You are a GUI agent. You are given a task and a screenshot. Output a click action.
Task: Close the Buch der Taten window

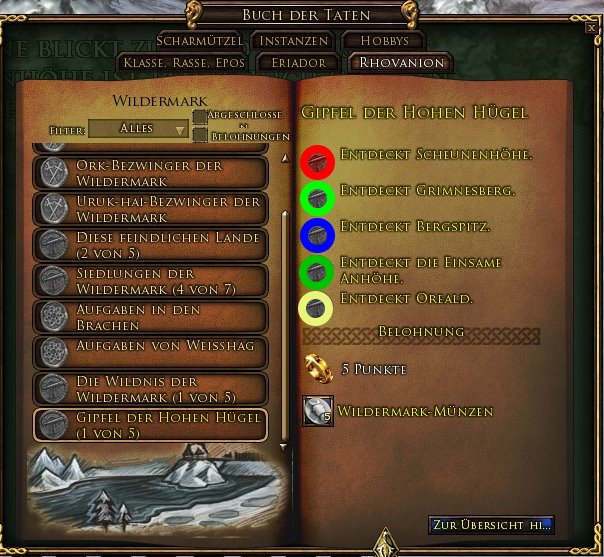[591, 29]
